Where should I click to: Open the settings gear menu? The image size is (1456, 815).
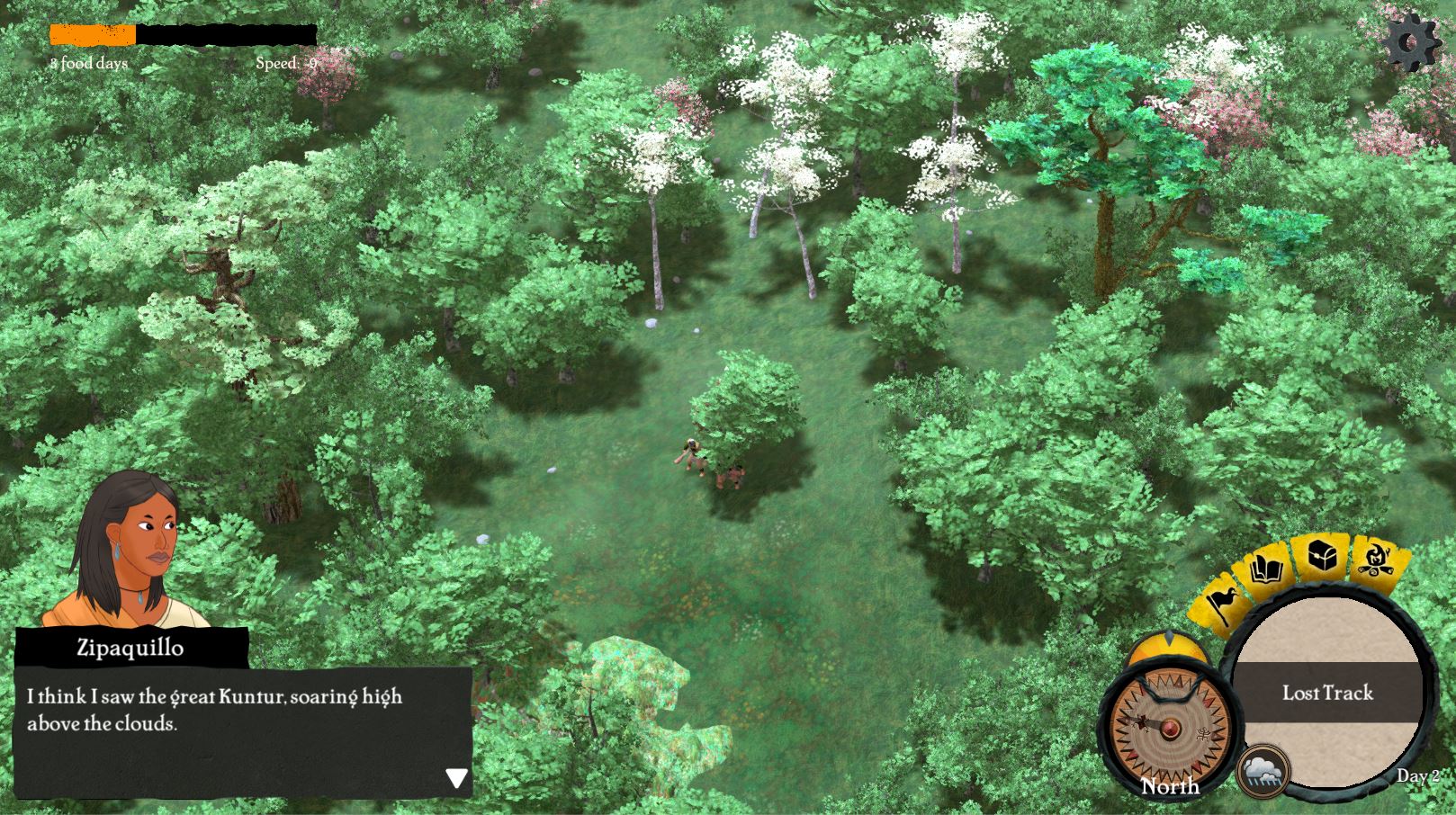1411,41
